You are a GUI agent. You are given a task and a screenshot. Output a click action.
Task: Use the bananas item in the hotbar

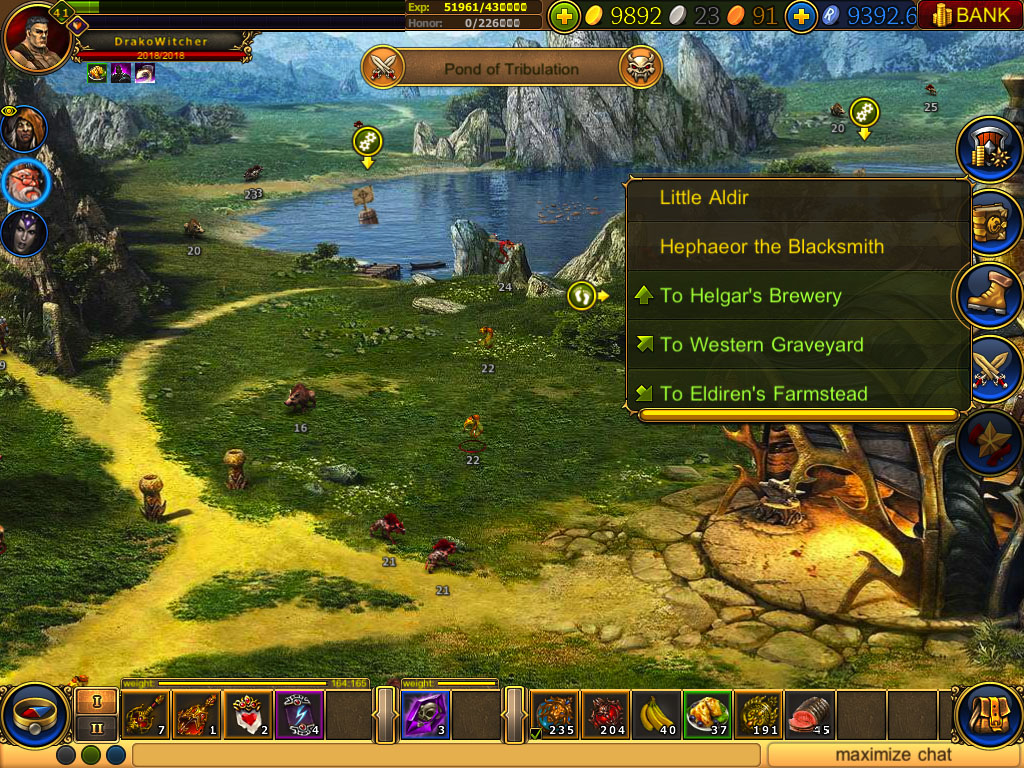657,715
